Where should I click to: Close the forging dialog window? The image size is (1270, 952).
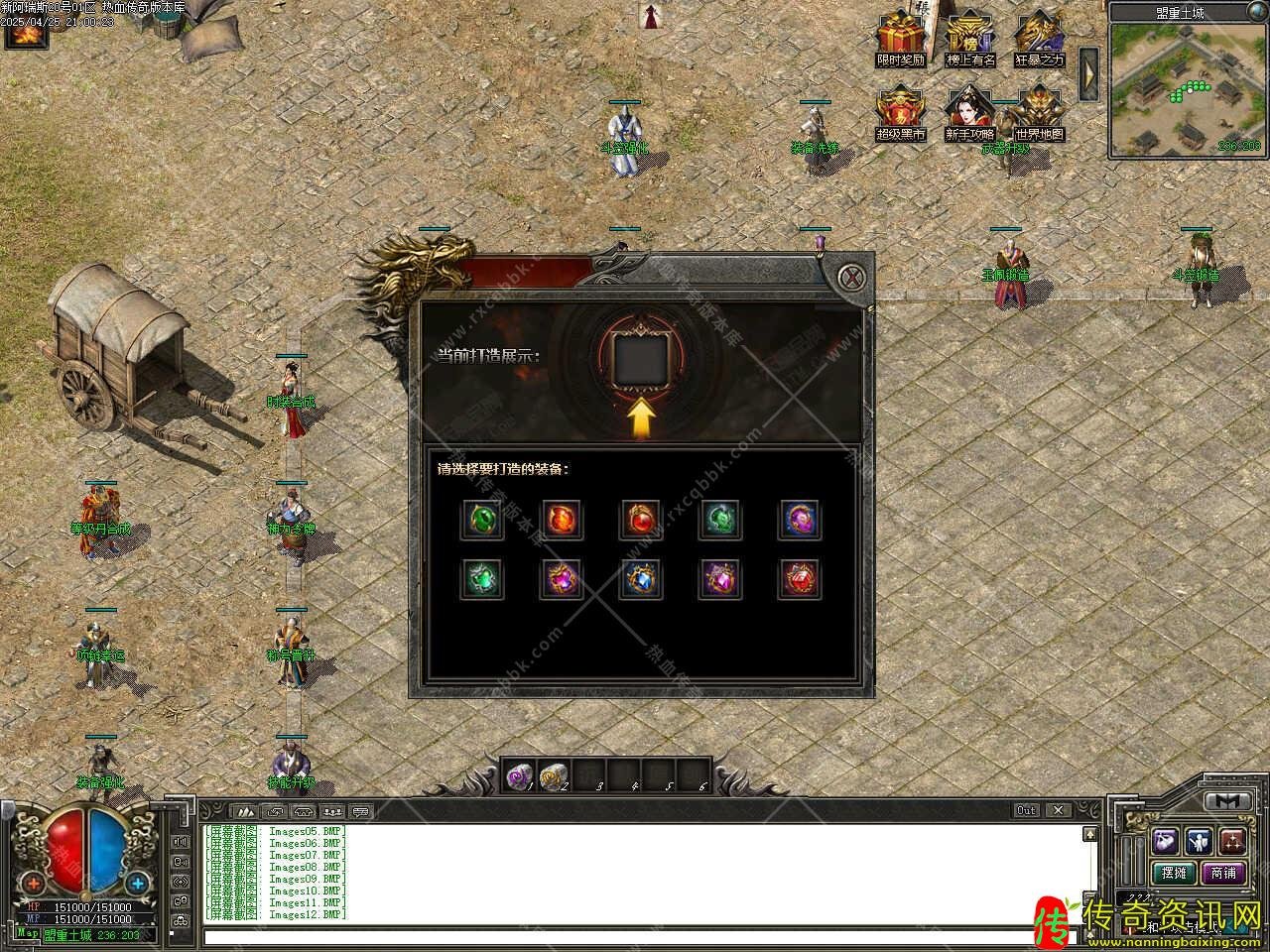[x=851, y=278]
